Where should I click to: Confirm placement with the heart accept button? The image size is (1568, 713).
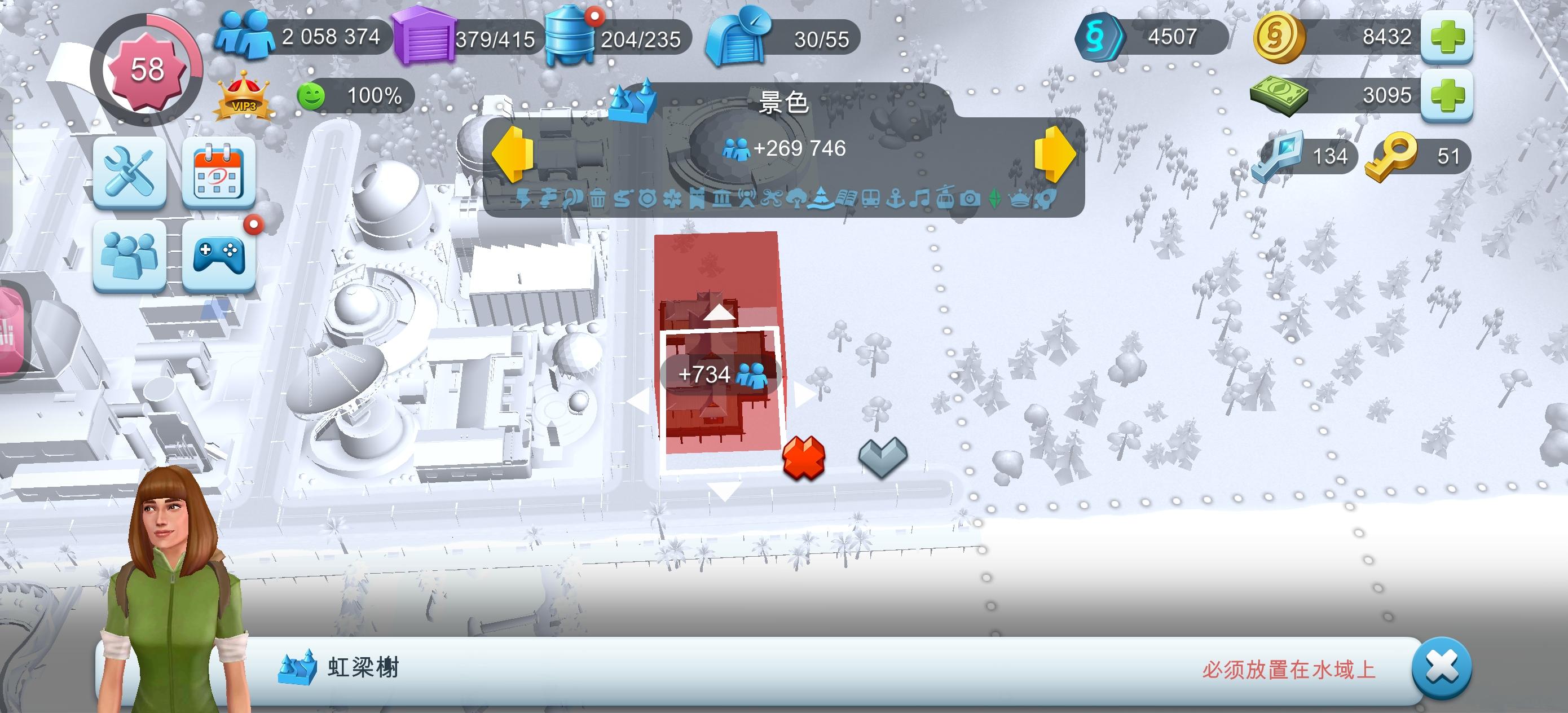pyautogui.click(x=882, y=458)
